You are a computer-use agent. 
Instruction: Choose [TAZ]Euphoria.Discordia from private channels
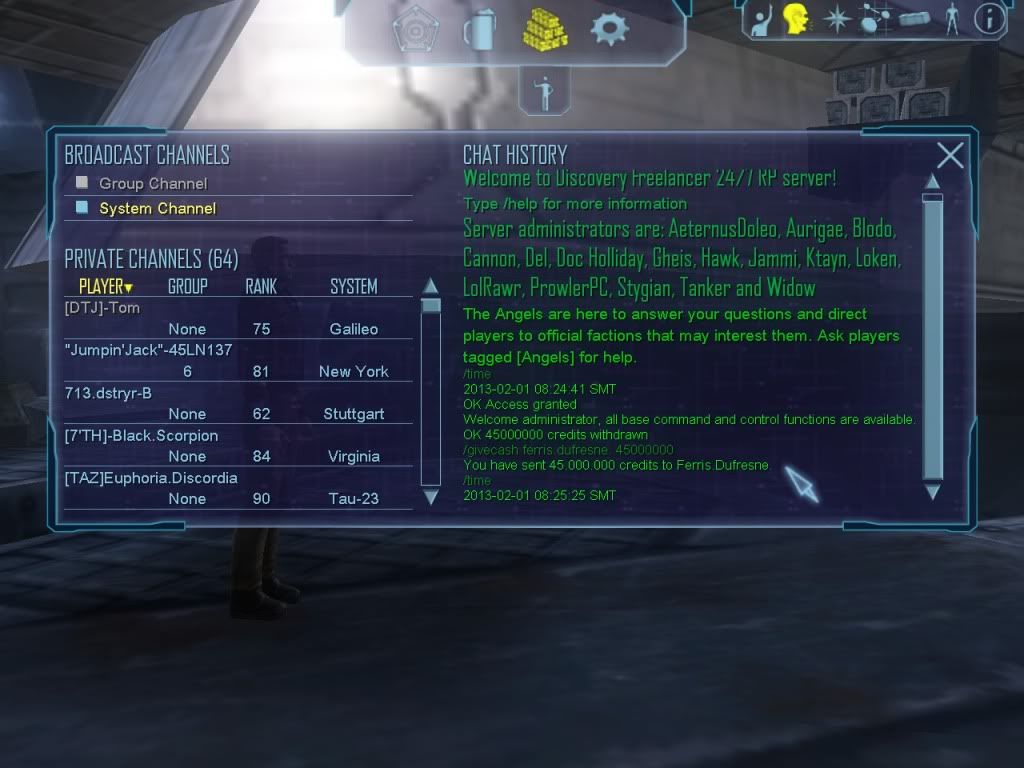click(x=151, y=478)
